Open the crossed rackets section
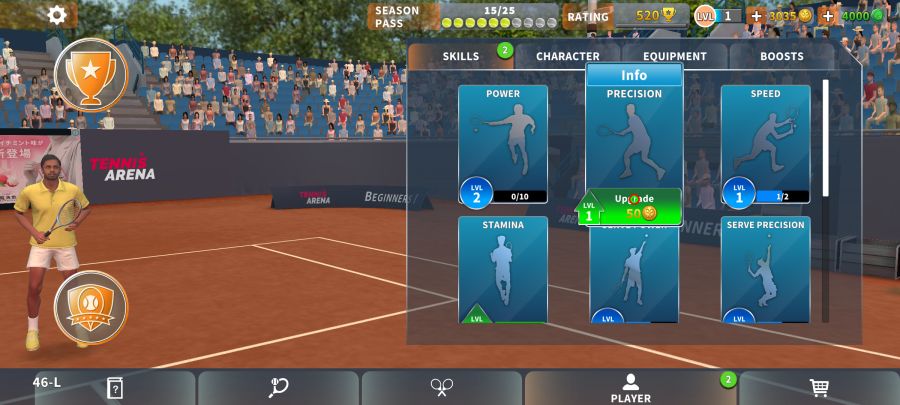The image size is (900, 405). point(442,388)
